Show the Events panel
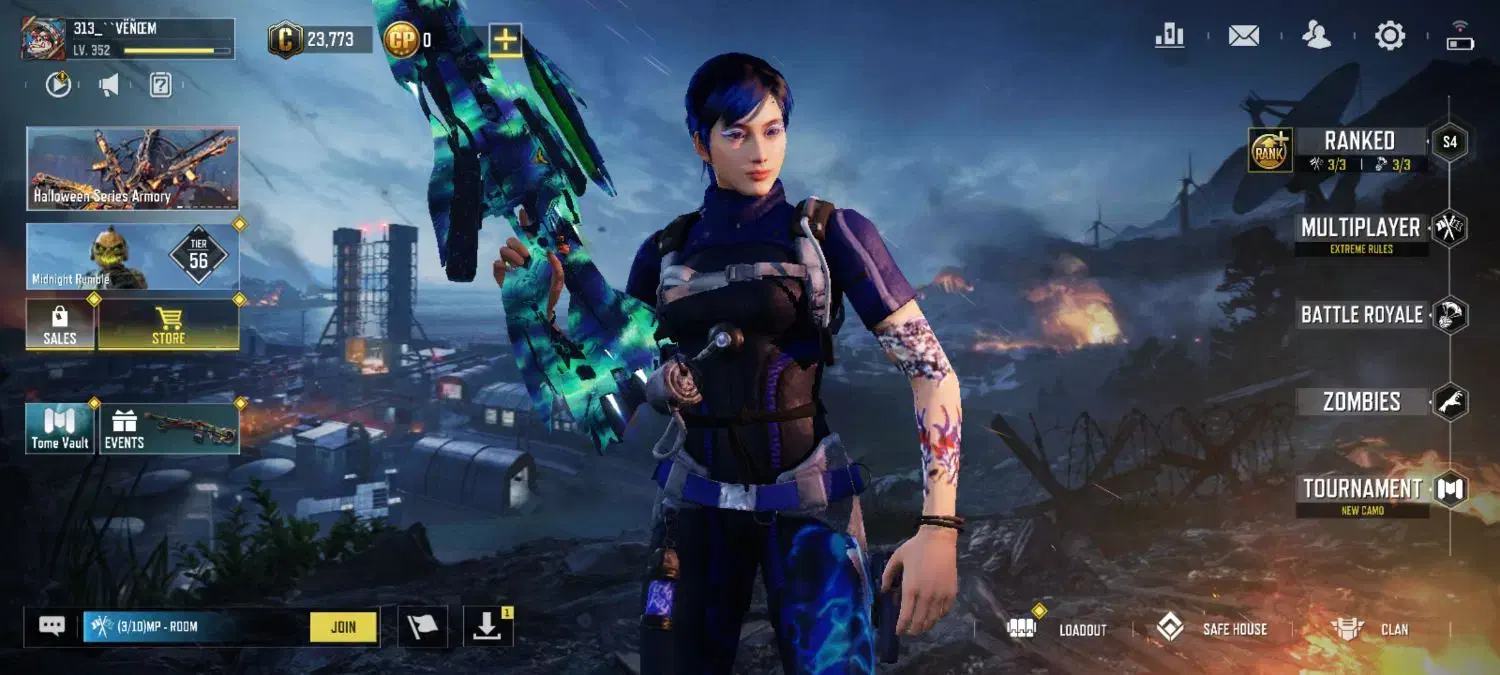This screenshot has height=675, width=1500. pyautogui.click(x=168, y=428)
